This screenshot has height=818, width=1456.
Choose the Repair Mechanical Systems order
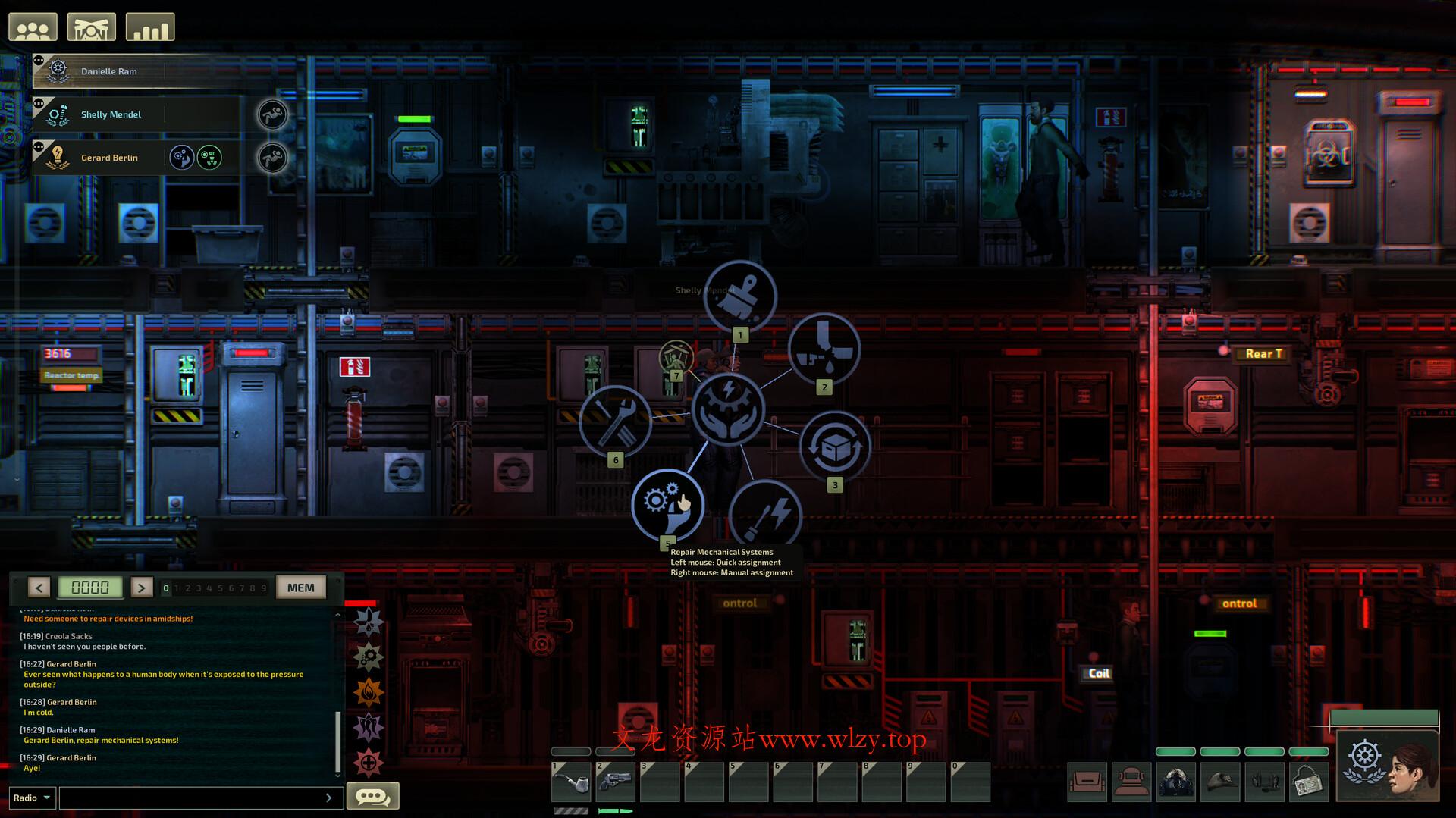[667, 505]
